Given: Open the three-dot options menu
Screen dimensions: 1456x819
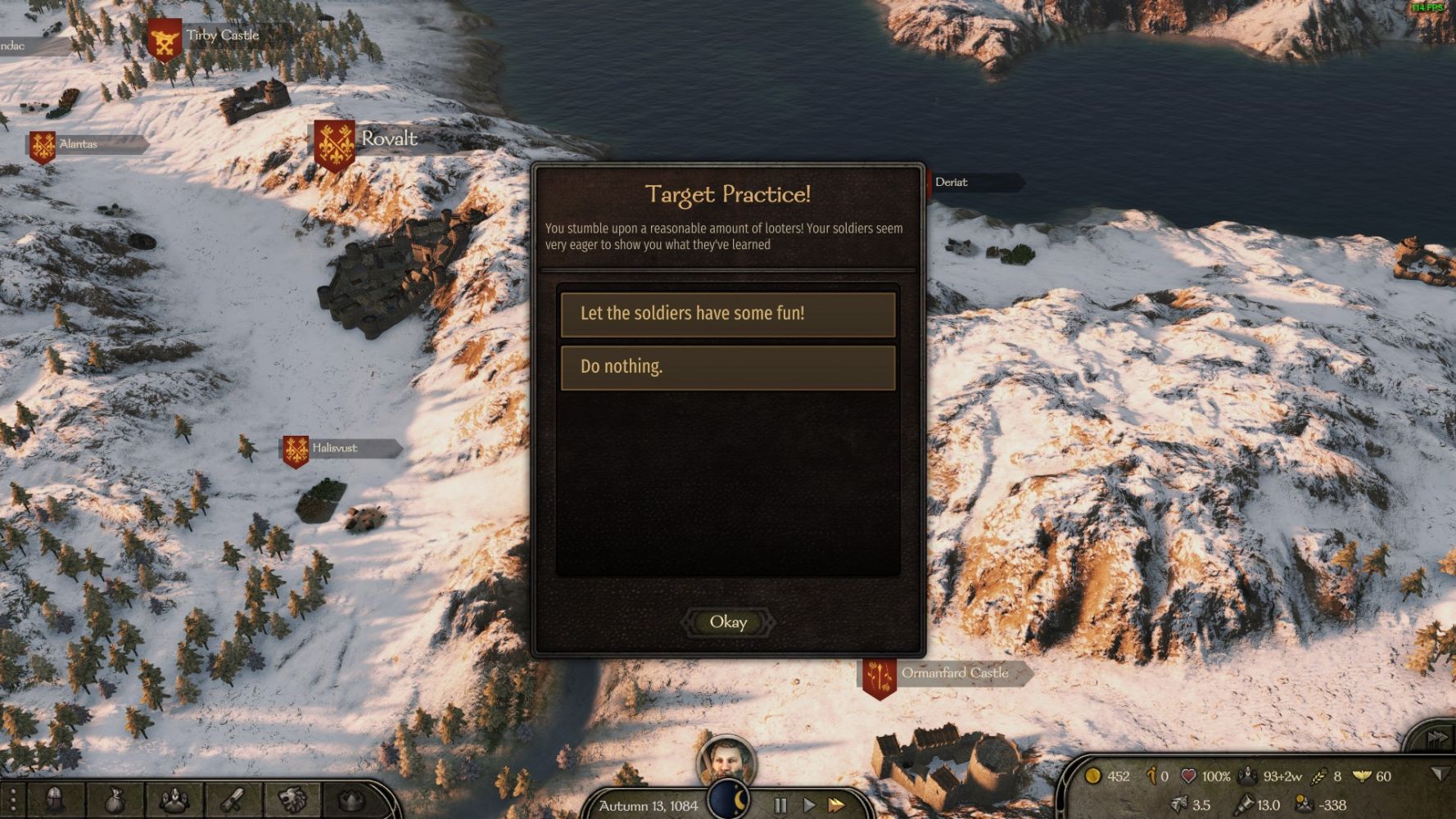Looking at the screenshot, I should point(13,799).
